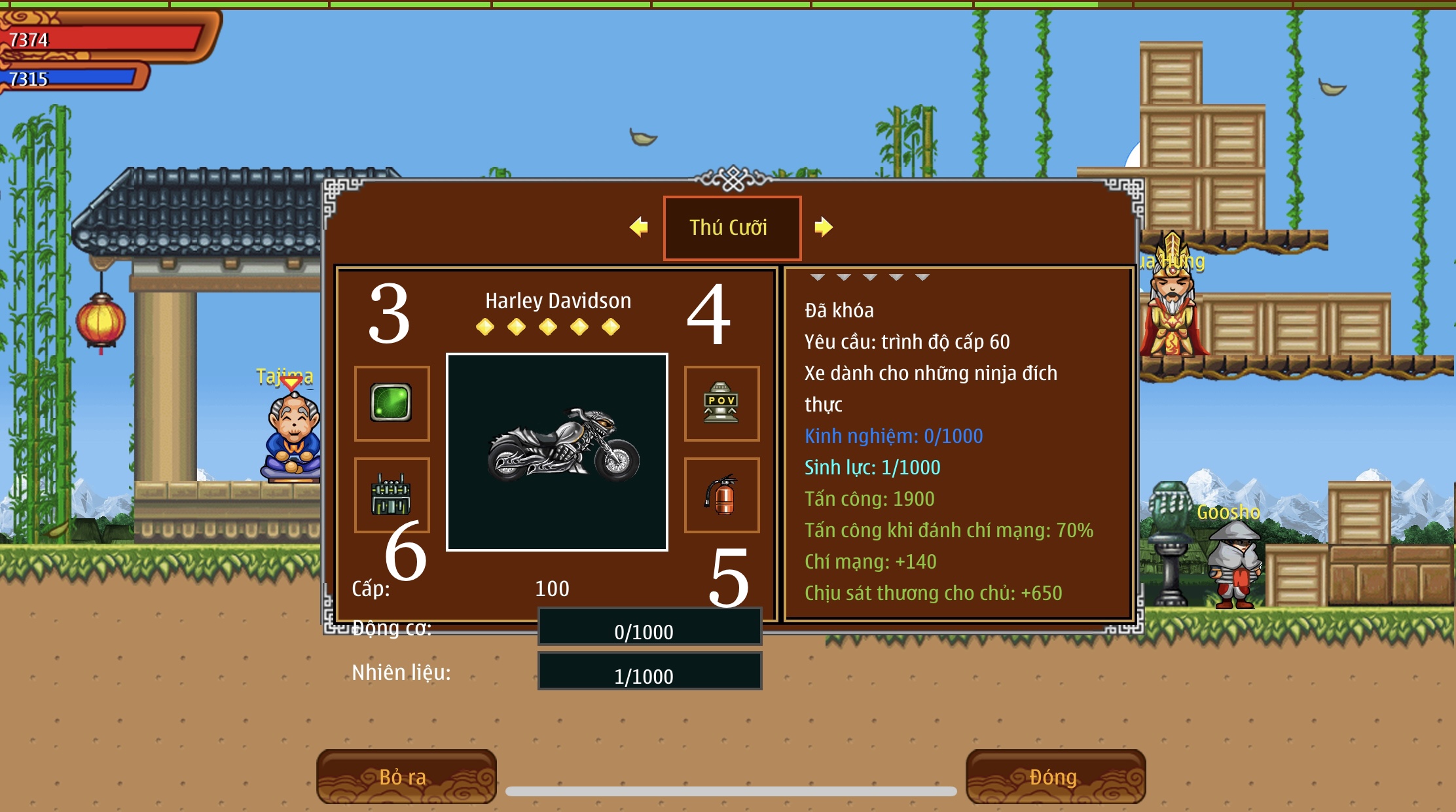1456x812 pixels.
Task: Select the engine block equipment slot
Action: [x=391, y=495]
